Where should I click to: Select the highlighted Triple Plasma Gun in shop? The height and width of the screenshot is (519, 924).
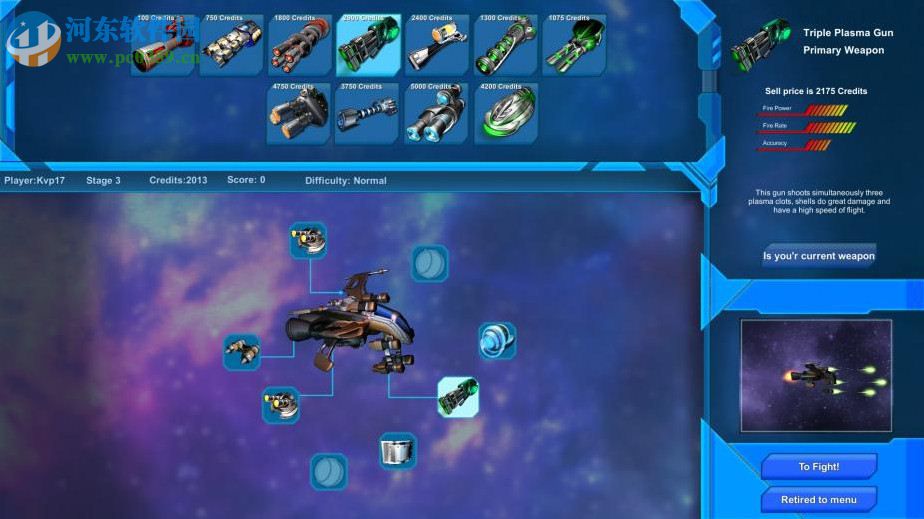(x=368, y=45)
